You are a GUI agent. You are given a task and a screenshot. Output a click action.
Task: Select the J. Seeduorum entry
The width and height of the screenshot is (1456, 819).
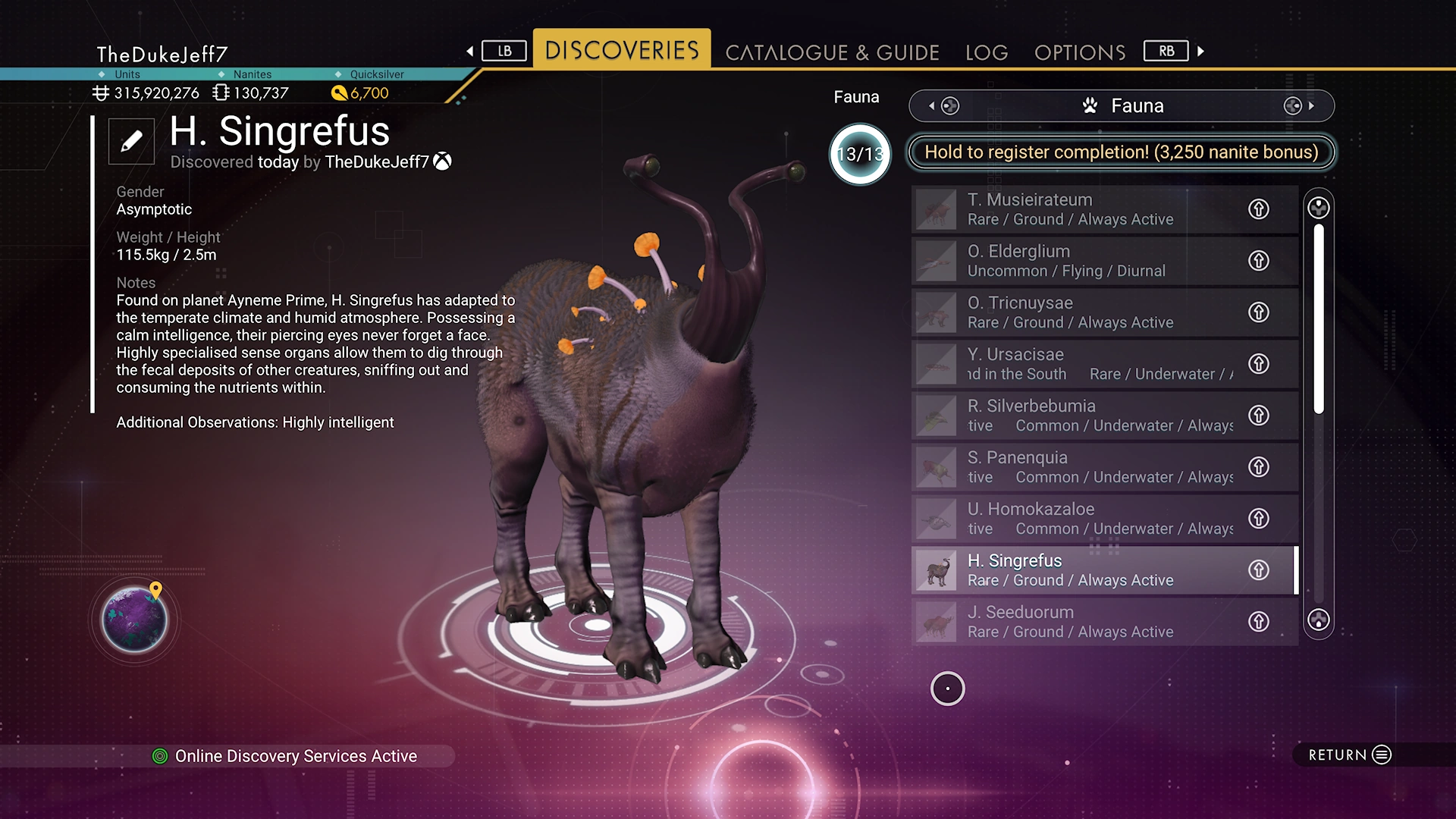click(1077, 622)
